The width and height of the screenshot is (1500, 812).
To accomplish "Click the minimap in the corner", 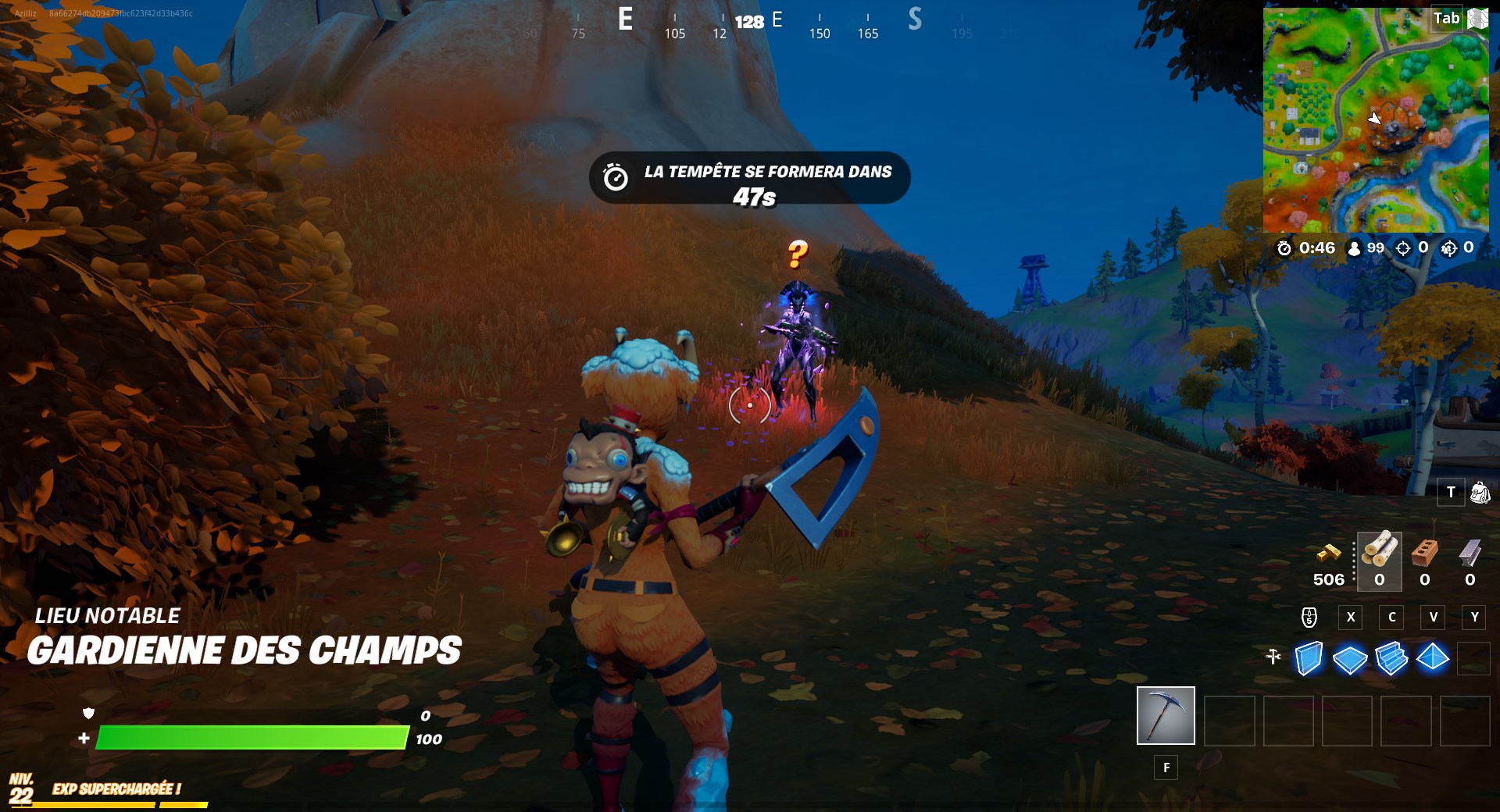I will [x=1375, y=117].
